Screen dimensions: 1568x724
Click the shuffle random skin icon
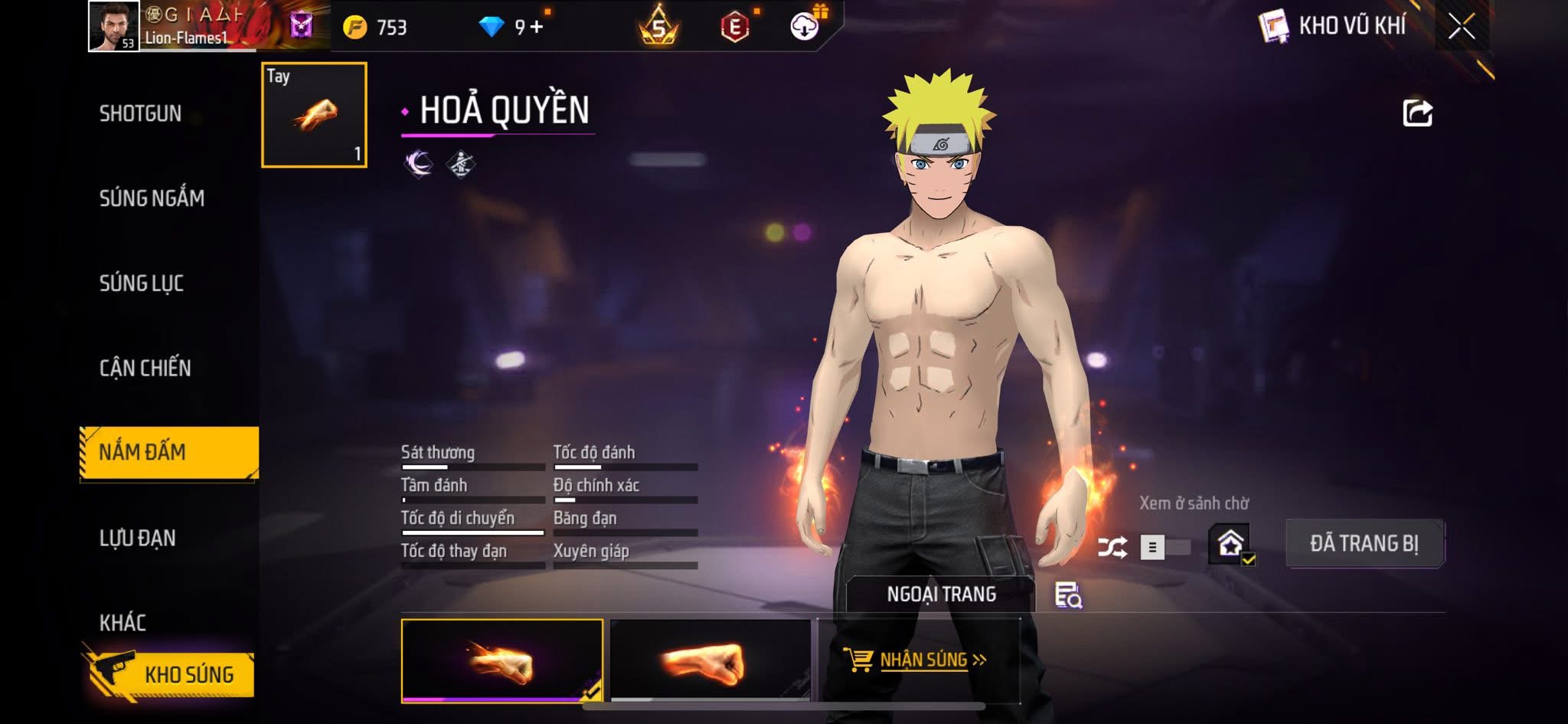click(1112, 547)
